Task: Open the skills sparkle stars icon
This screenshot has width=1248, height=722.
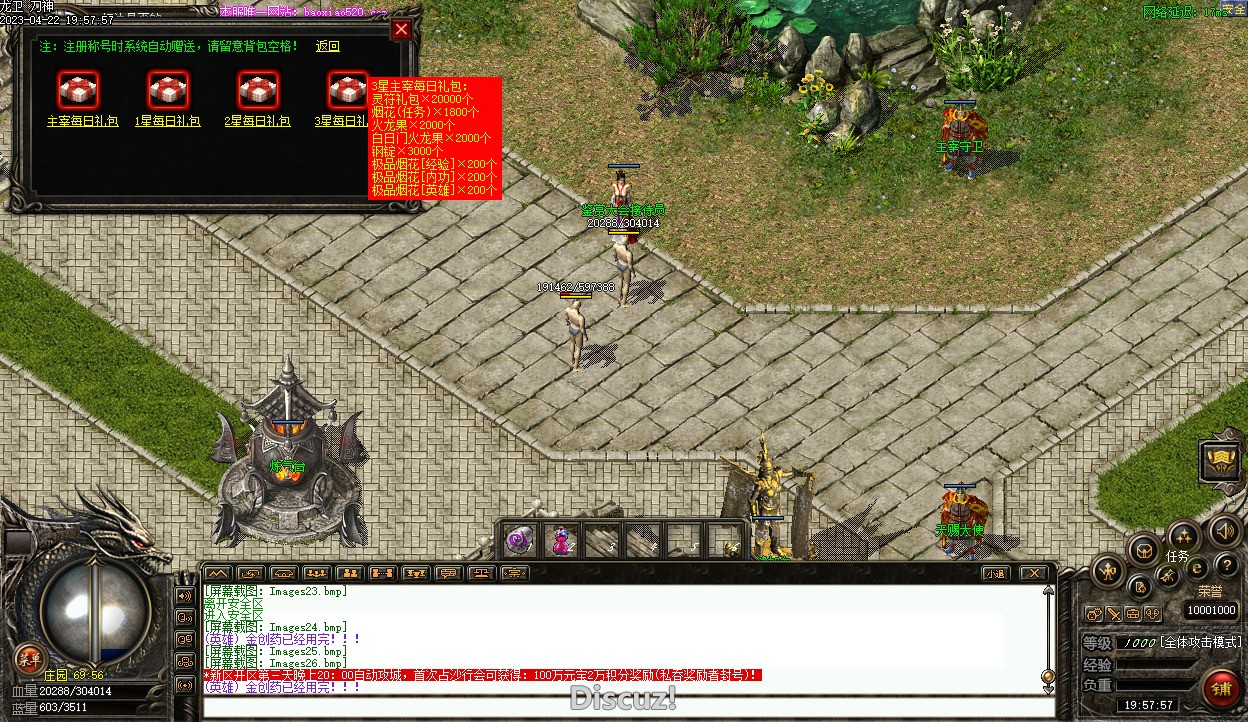Action: 1184,536
